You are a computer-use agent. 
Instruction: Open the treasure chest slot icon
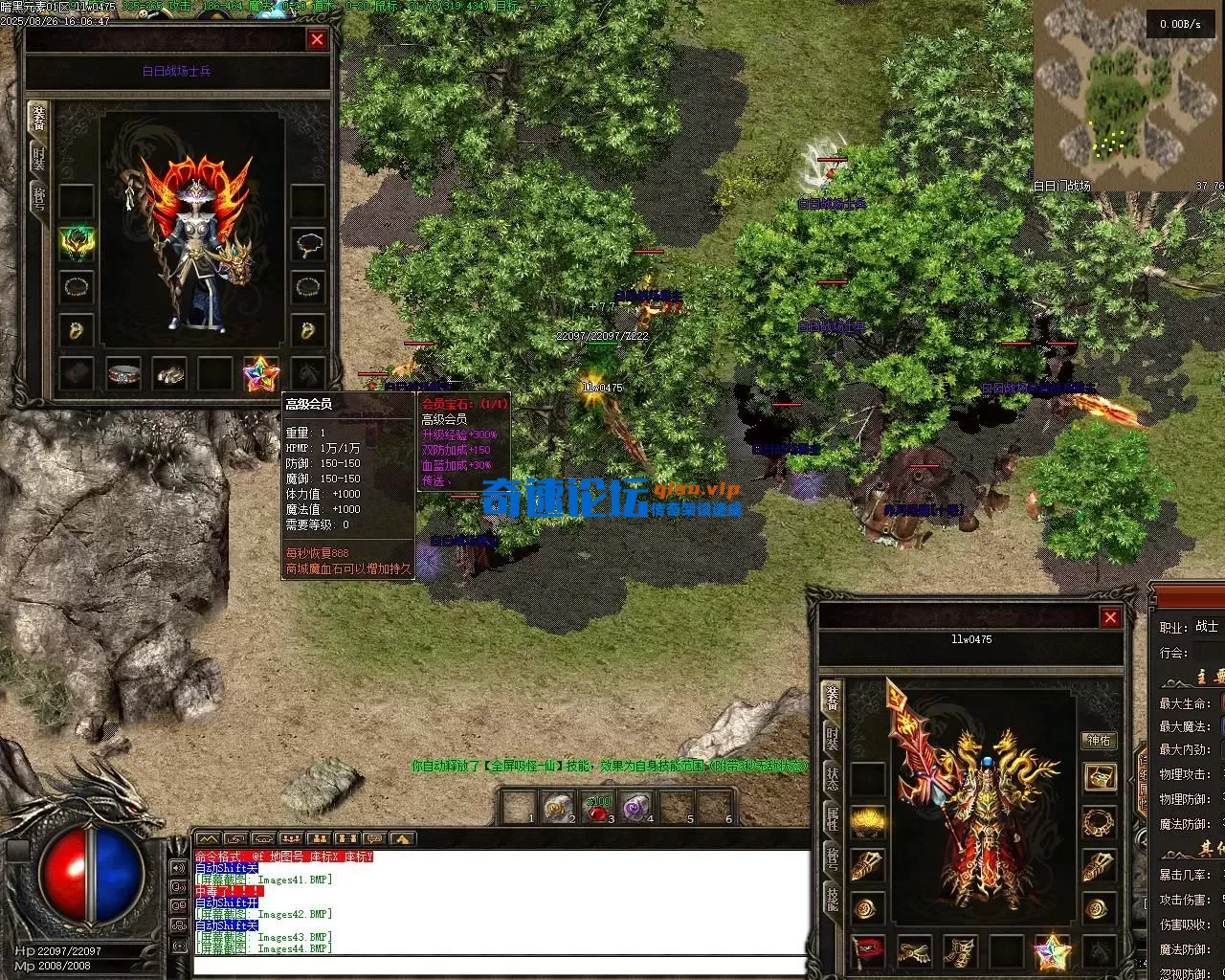pyautogui.click(x=1100, y=777)
